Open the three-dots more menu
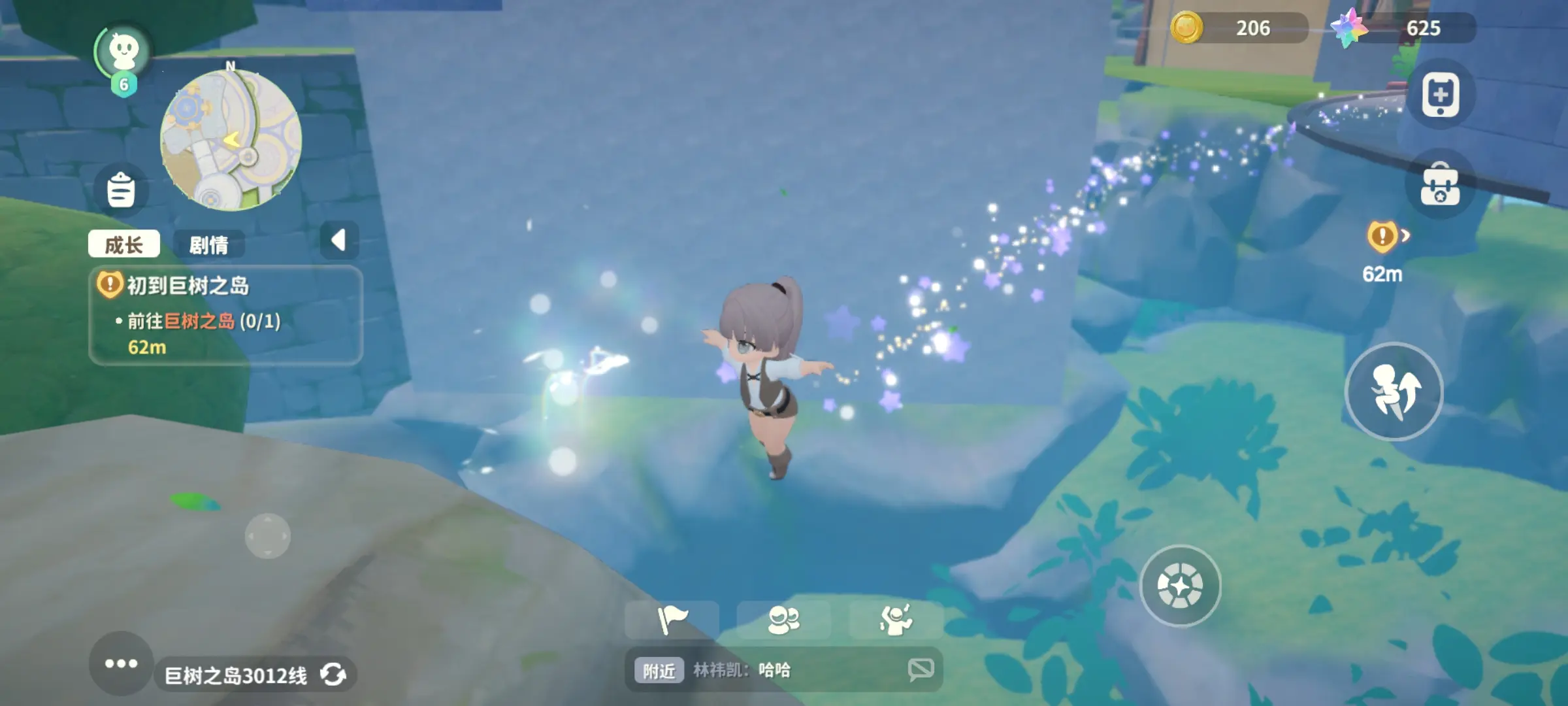 point(121,663)
